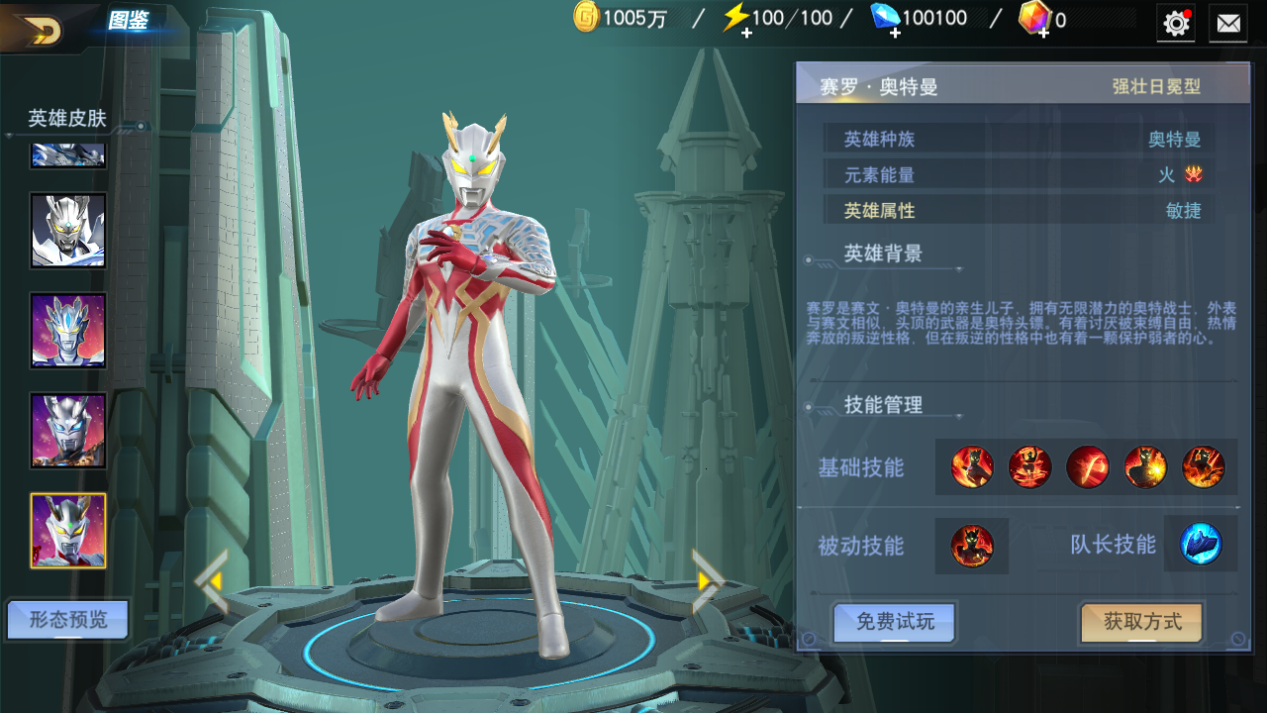
Task: Inspect the passive skill icon beside 被动技能
Action: coord(972,546)
